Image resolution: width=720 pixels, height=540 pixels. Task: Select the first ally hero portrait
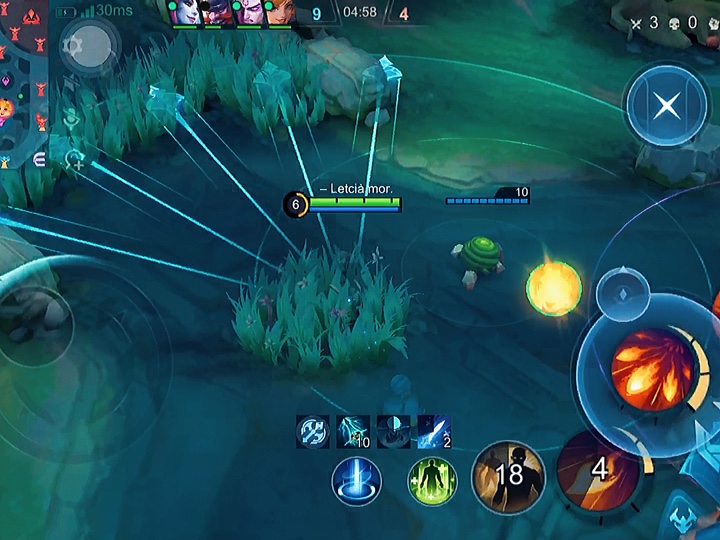pyautogui.click(x=186, y=12)
